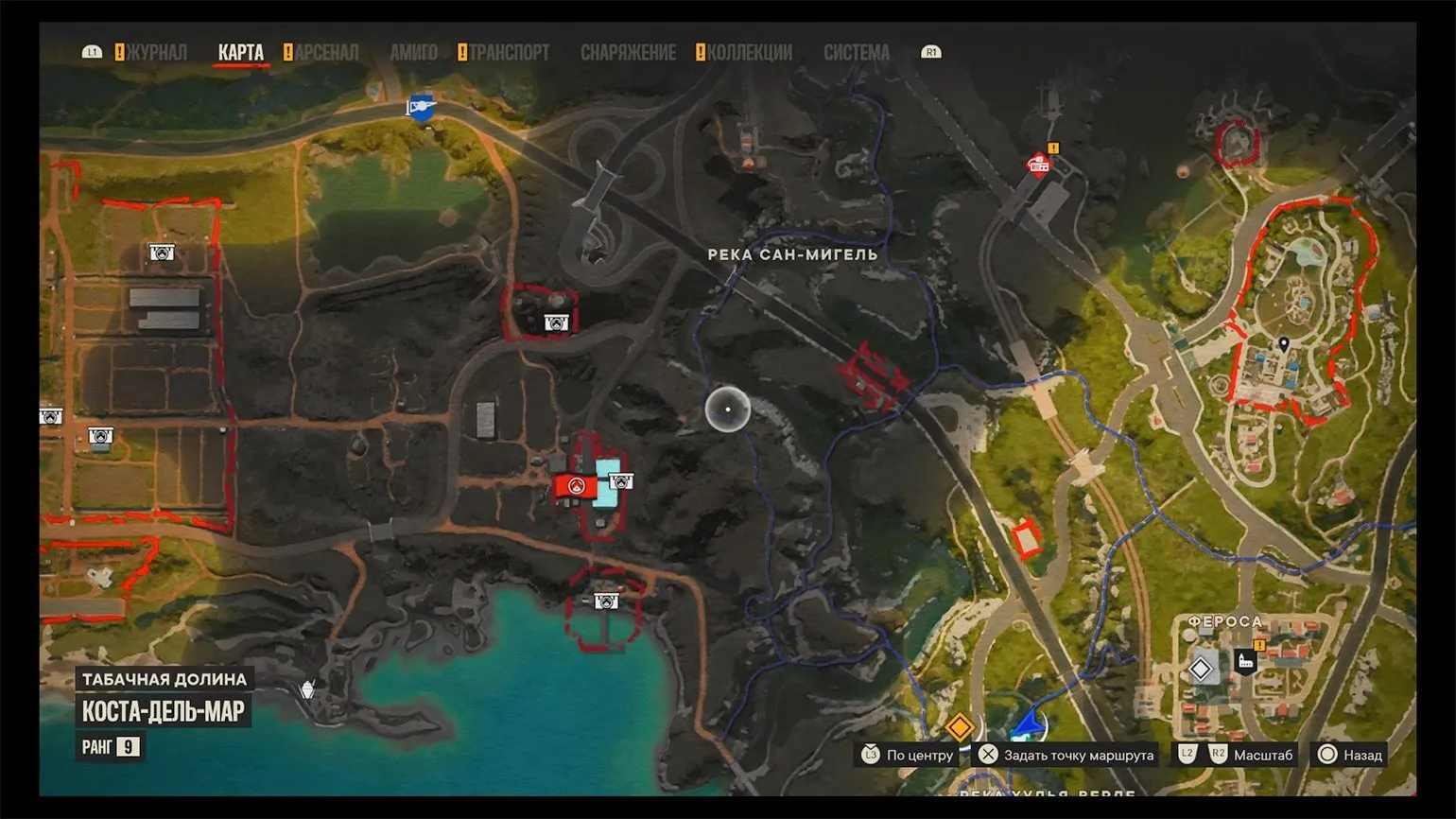The image size is (1456, 819).
Task: Open the Снаряжение tab
Action: [628, 53]
